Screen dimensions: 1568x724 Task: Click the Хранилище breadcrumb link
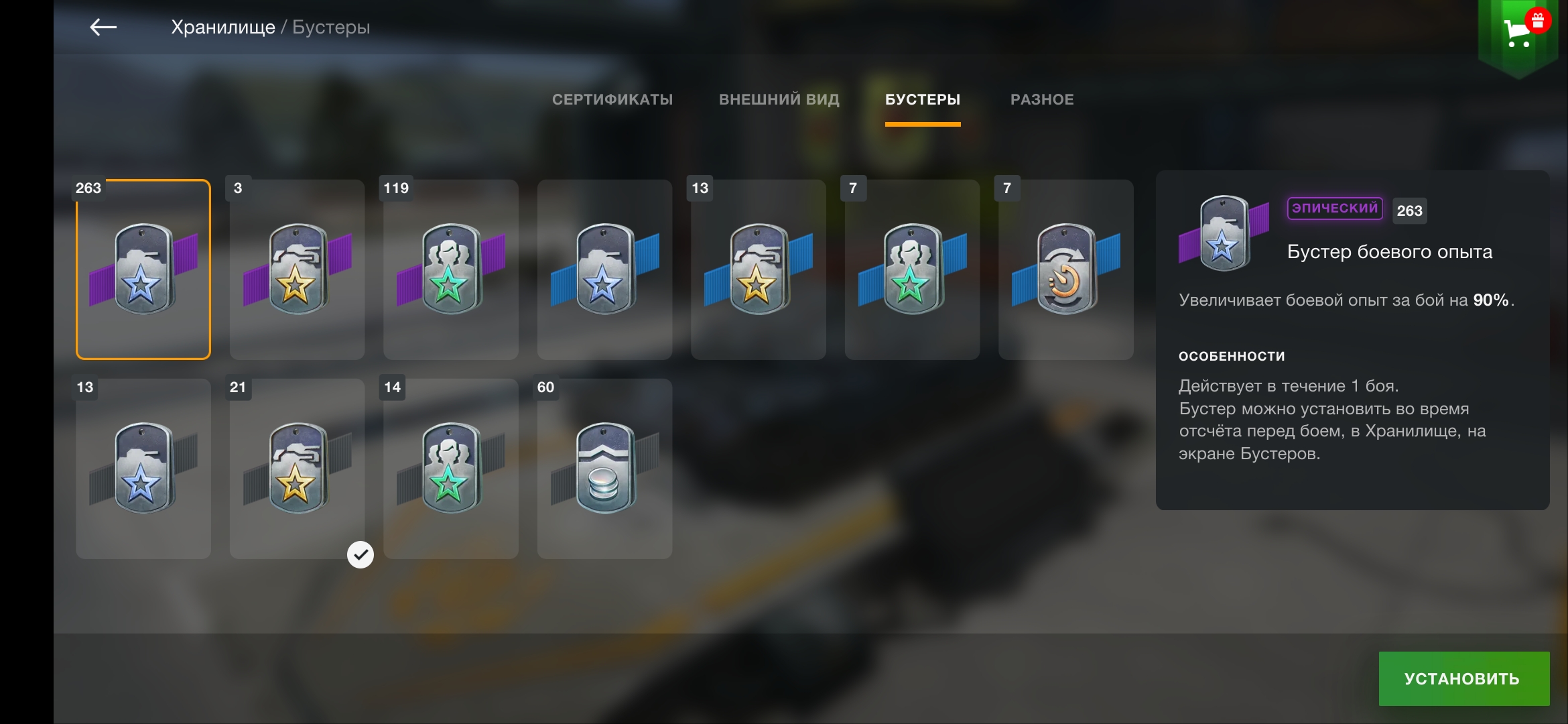point(222,27)
